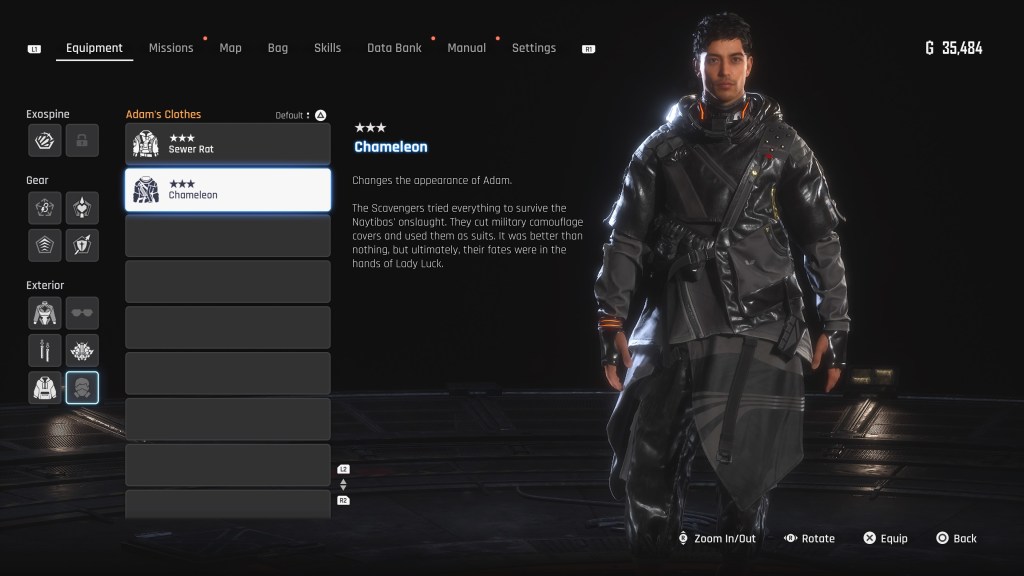The height and width of the screenshot is (576, 1024).
Task: Open the Default sort dropdown
Action: (x=296, y=115)
